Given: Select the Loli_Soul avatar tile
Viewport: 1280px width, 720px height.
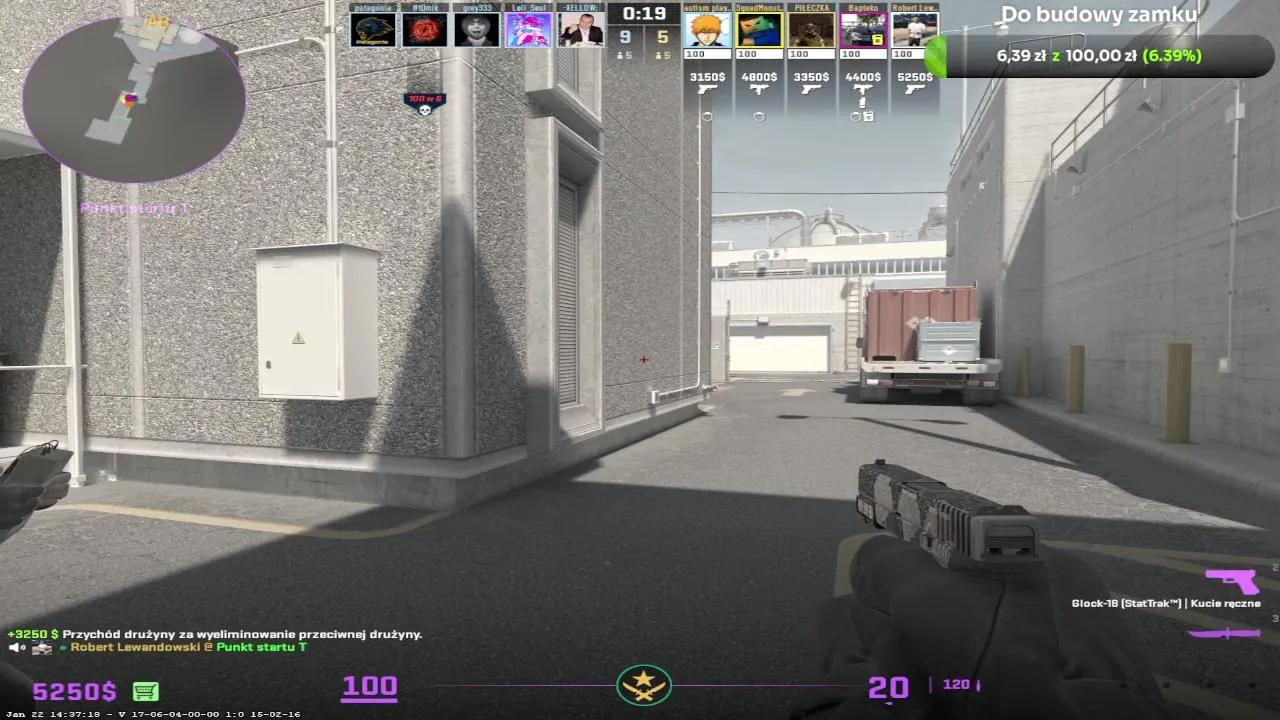Looking at the screenshot, I should point(527,29).
